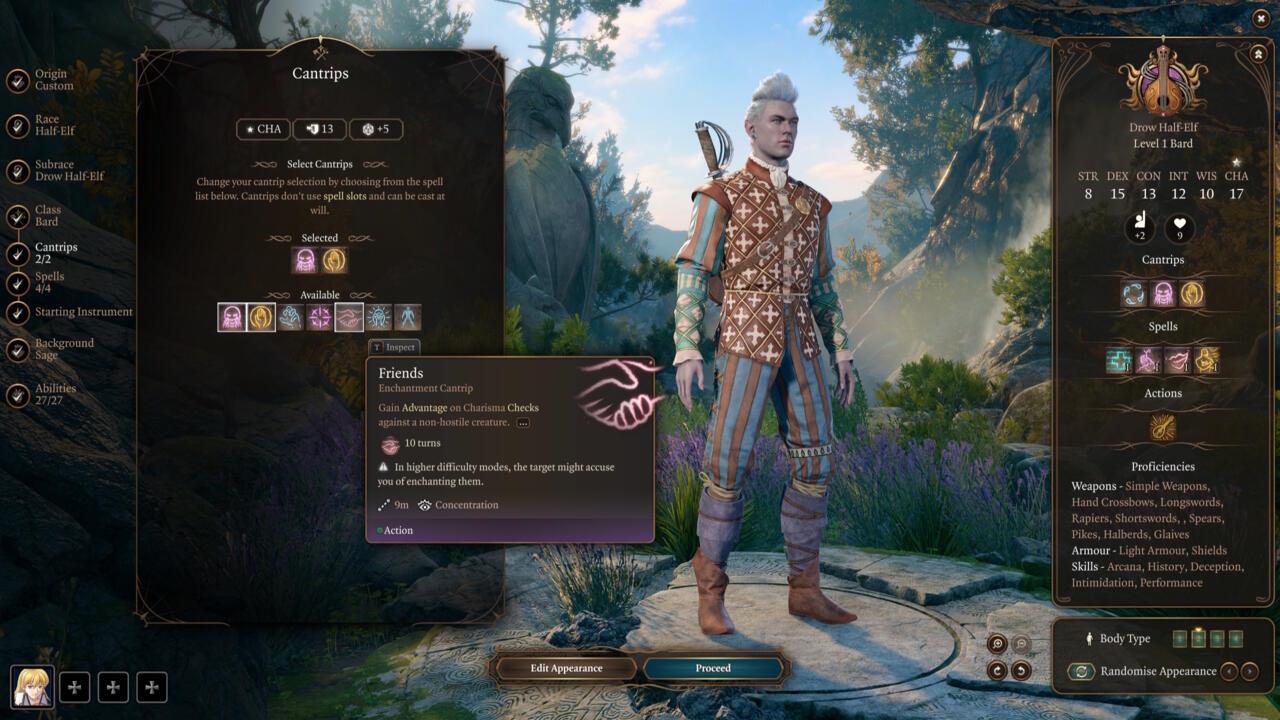The image size is (1280, 720).
Task: Open the Edit Appearance screen
Action: [x=566, y=668]
